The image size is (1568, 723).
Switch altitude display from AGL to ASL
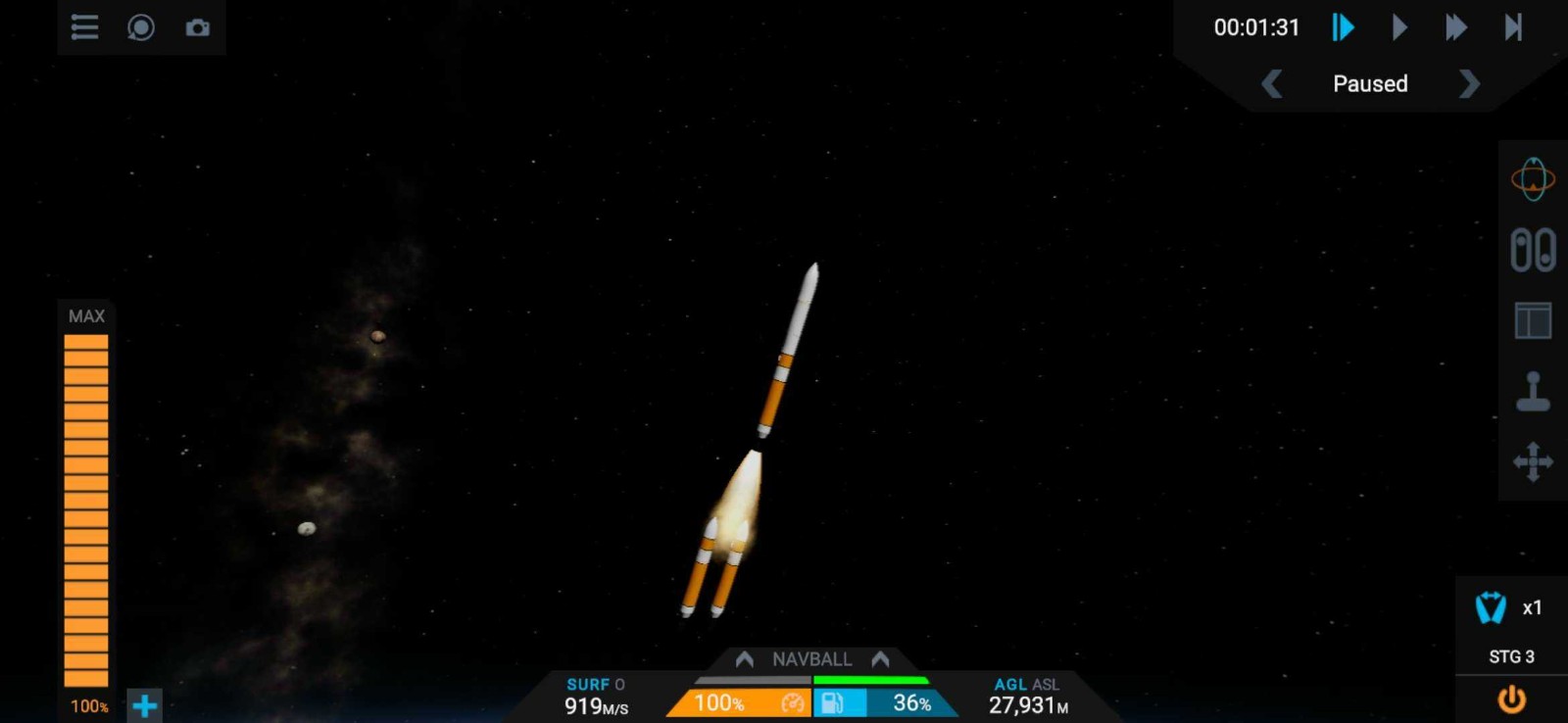point(1045,684)
